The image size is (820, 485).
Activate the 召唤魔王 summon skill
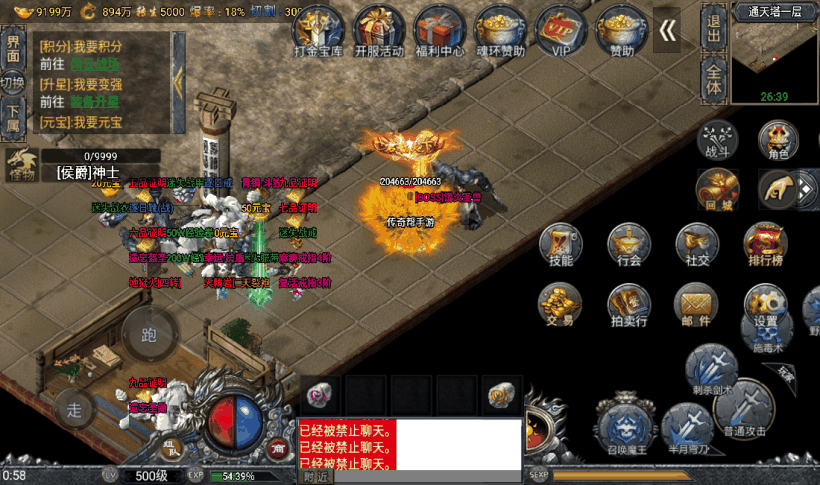click(x=625, y=424)
